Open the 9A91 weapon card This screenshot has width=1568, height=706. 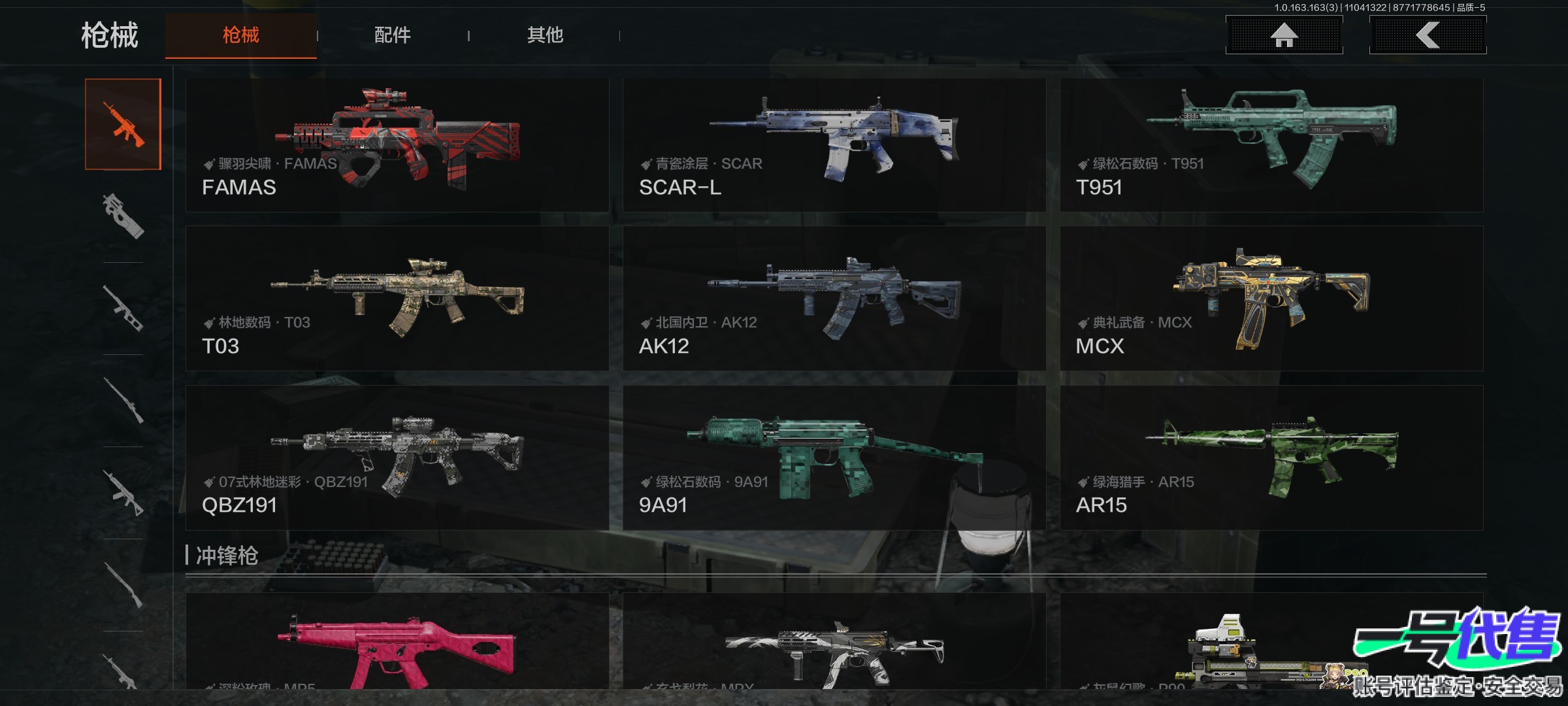(x=834, y=458)
